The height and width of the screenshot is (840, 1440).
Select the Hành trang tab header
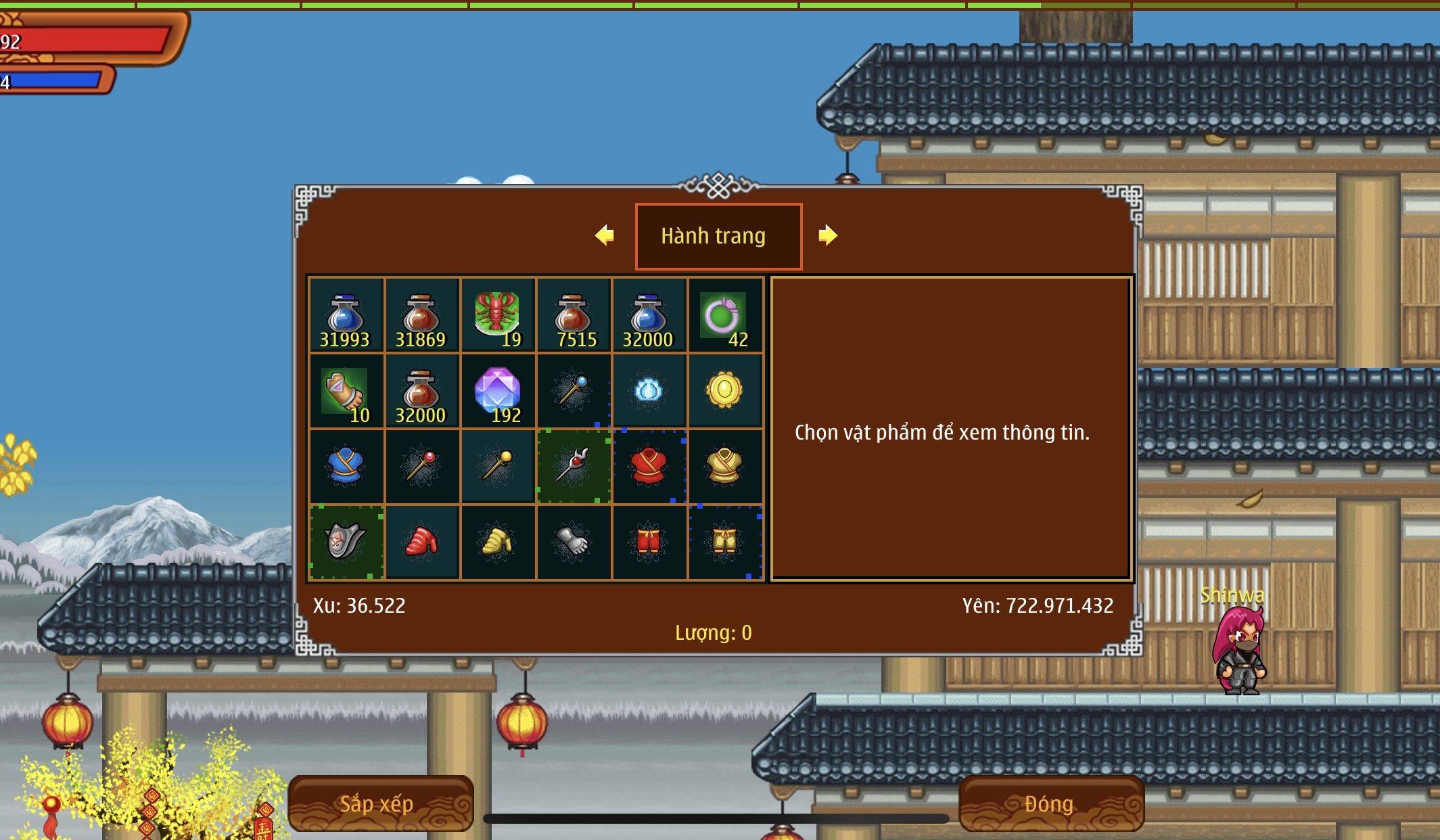[718, 236]
